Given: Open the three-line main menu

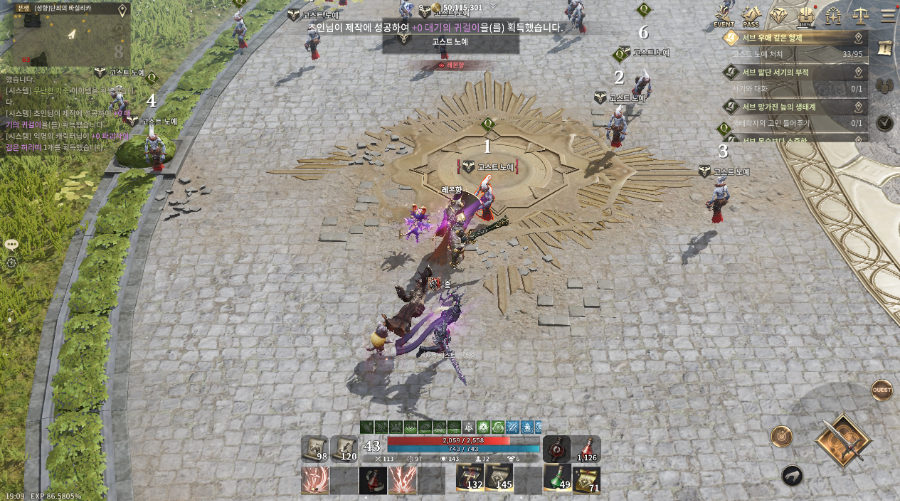Looking at the screenshot, I should [886, 15].
